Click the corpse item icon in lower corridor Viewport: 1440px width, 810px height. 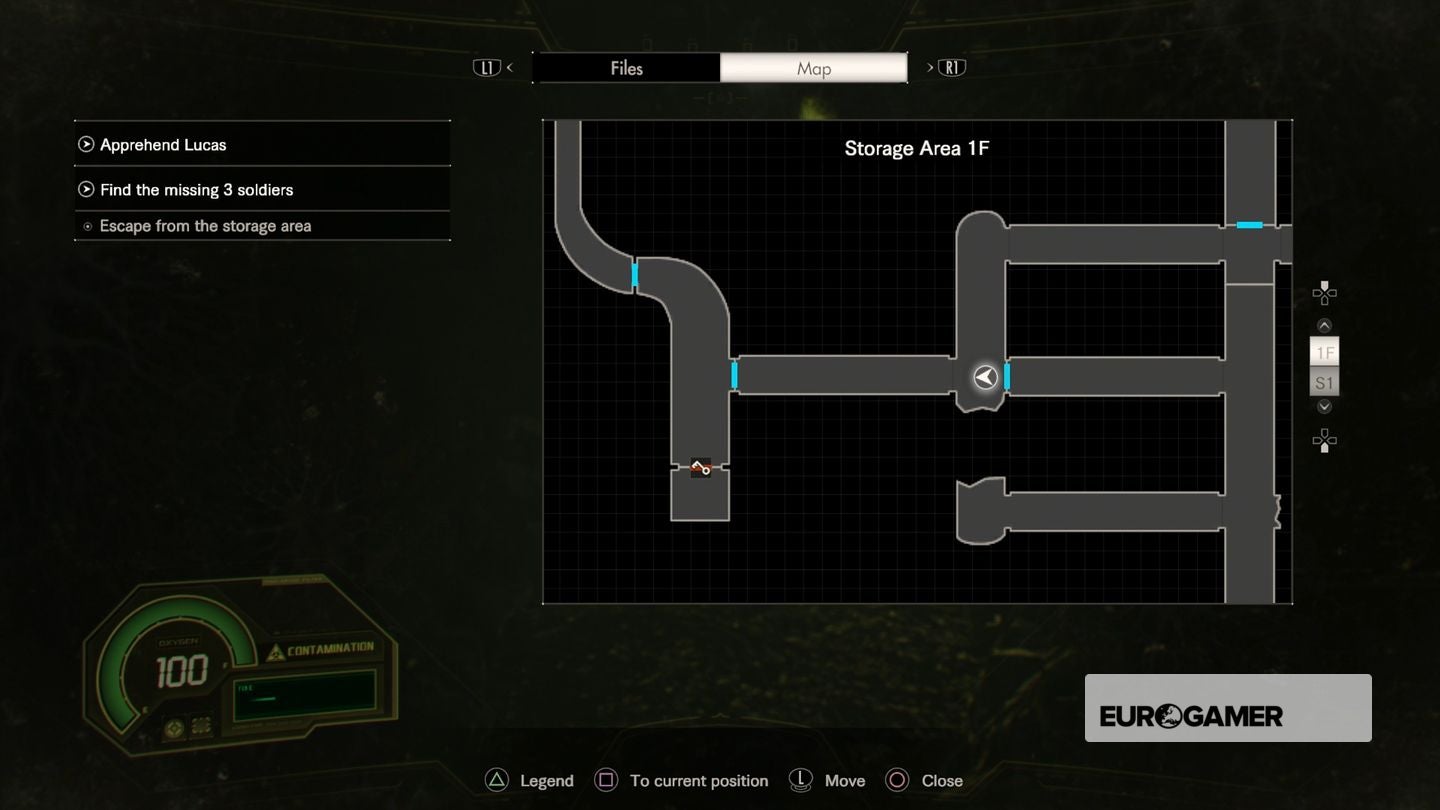[699, 467]
